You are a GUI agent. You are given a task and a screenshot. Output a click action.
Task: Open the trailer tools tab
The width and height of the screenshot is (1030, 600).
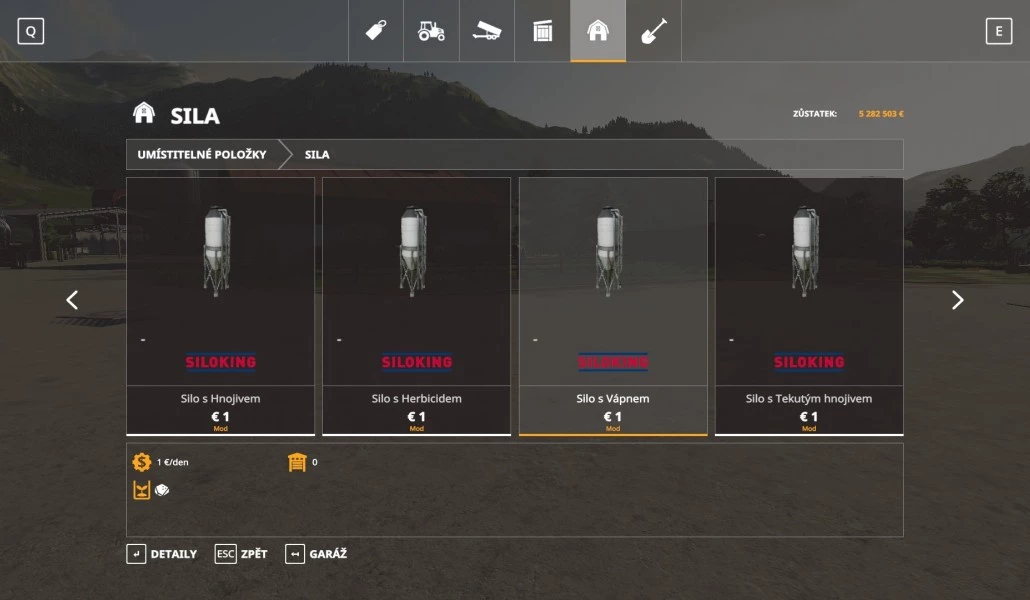coord(487,31)
